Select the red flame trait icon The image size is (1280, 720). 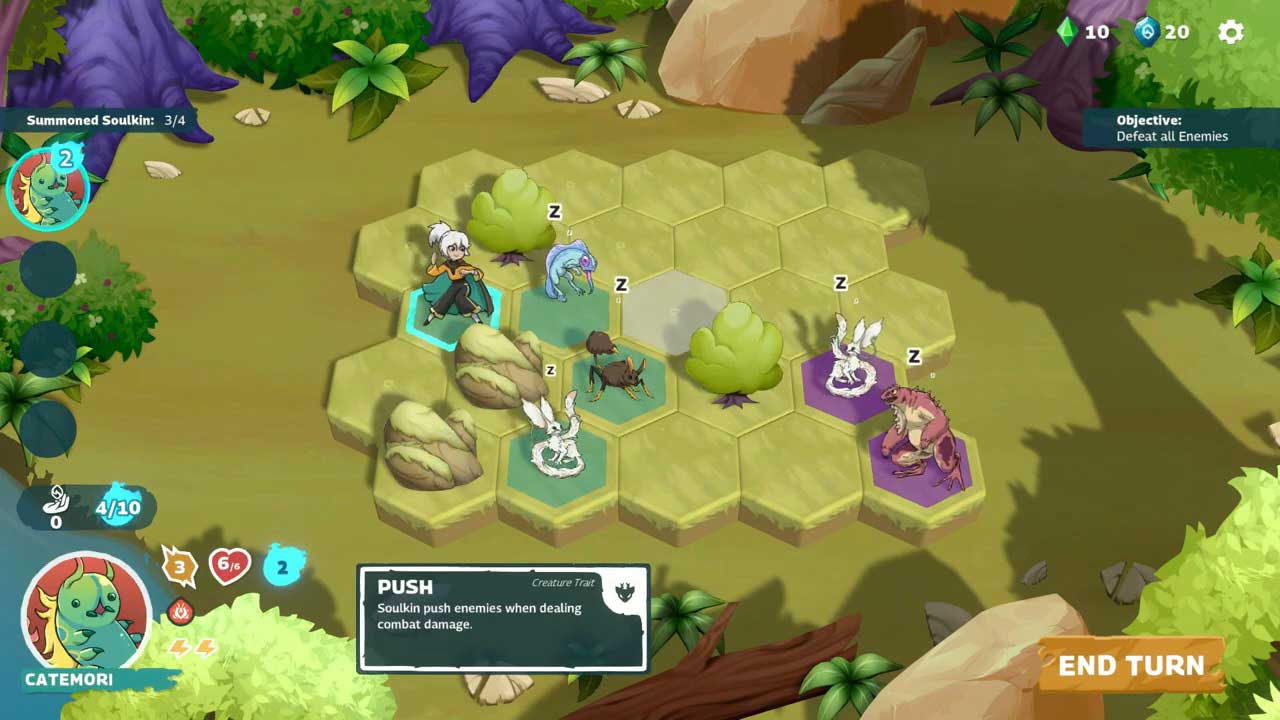coord(180,610)
